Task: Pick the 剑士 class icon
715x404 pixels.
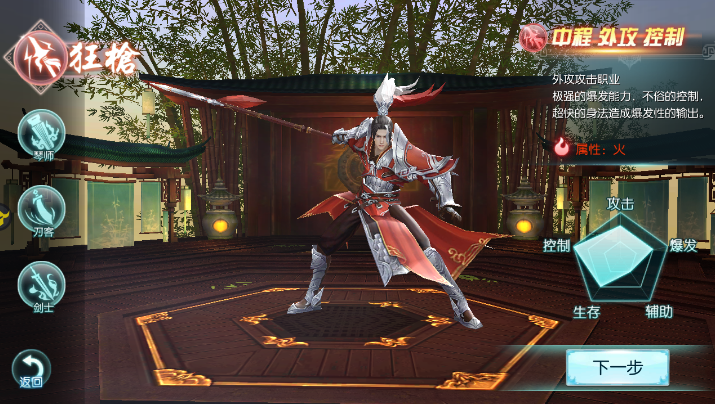Action: click(41, 284)
